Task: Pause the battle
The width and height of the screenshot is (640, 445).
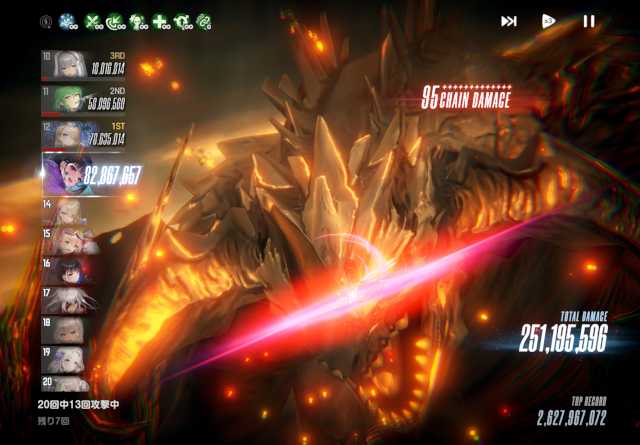Action: coord(589,21)
